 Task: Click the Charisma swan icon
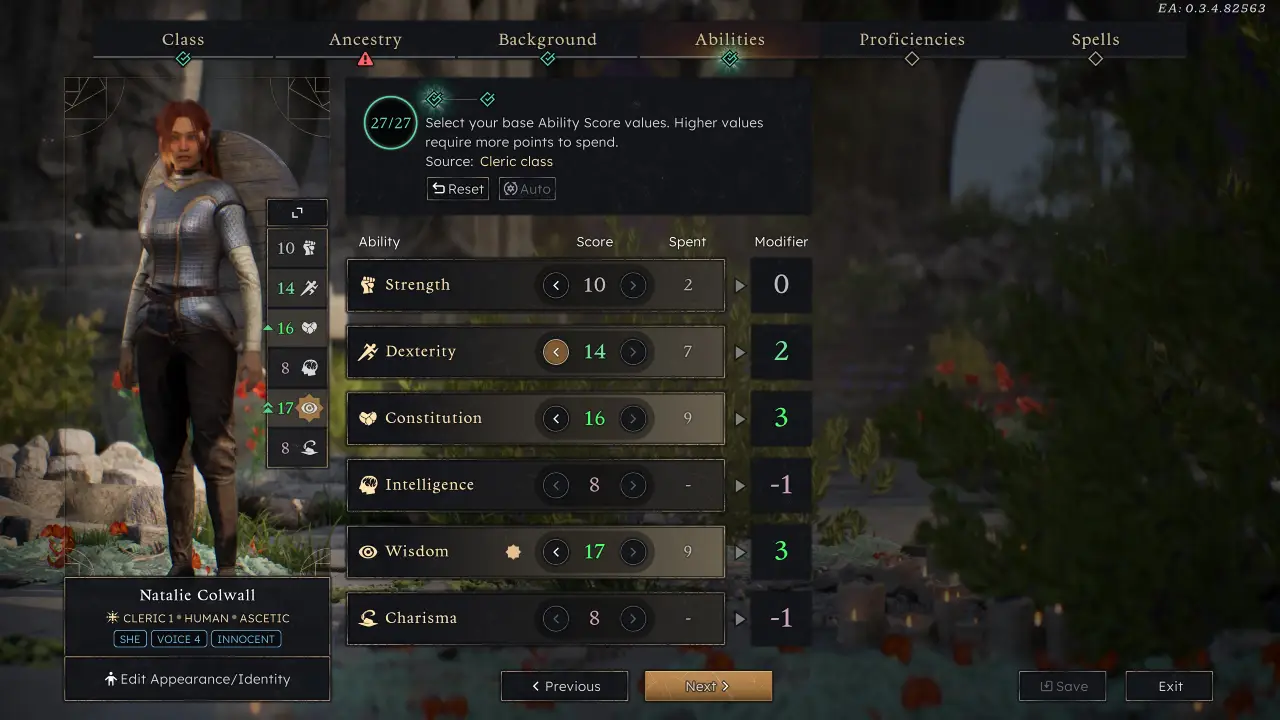coord(369,618)
